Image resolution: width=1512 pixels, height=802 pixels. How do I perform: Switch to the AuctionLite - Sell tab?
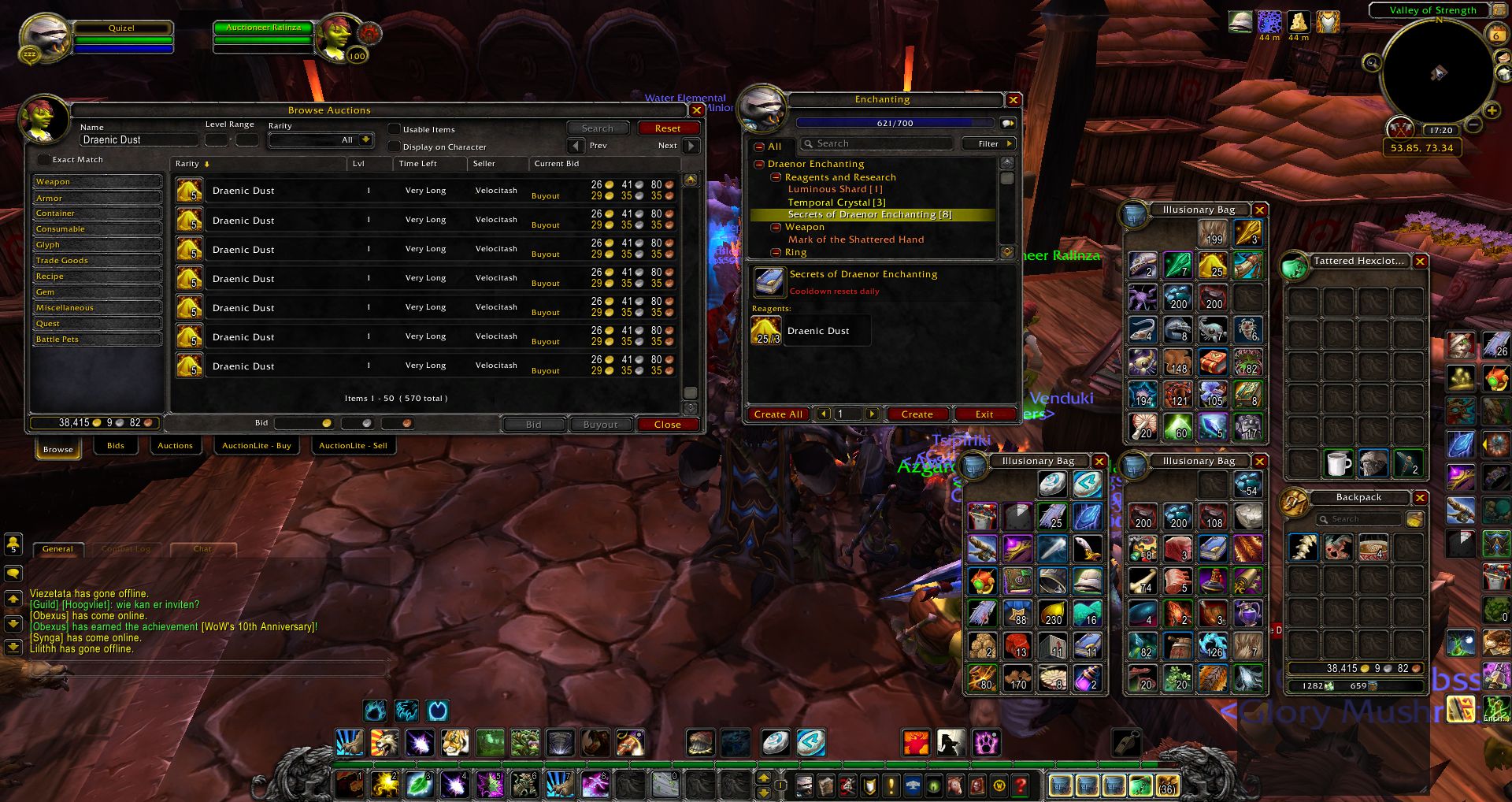(x=354, y=445)
